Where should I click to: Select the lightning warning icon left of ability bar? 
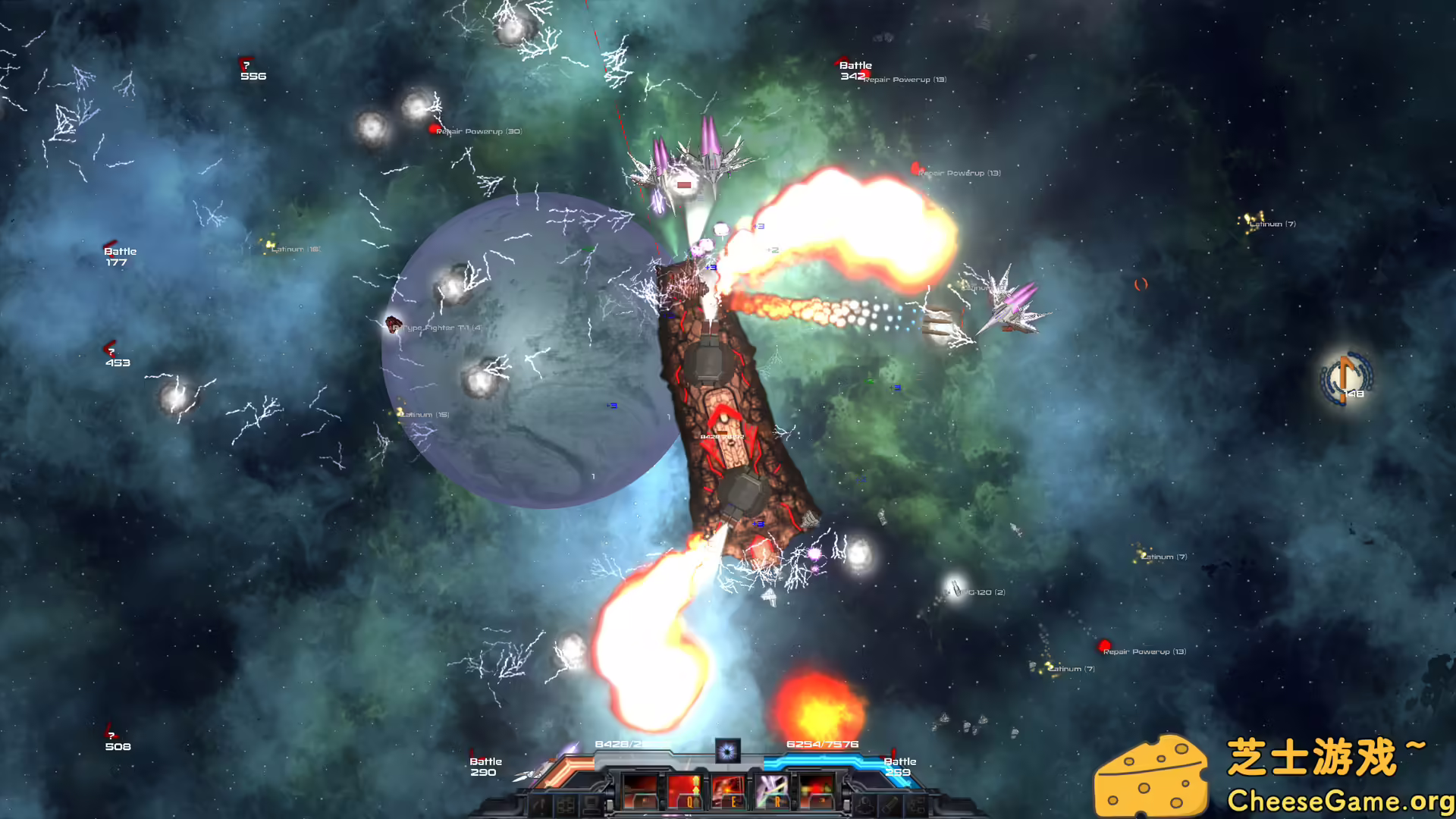pos(541,806)
